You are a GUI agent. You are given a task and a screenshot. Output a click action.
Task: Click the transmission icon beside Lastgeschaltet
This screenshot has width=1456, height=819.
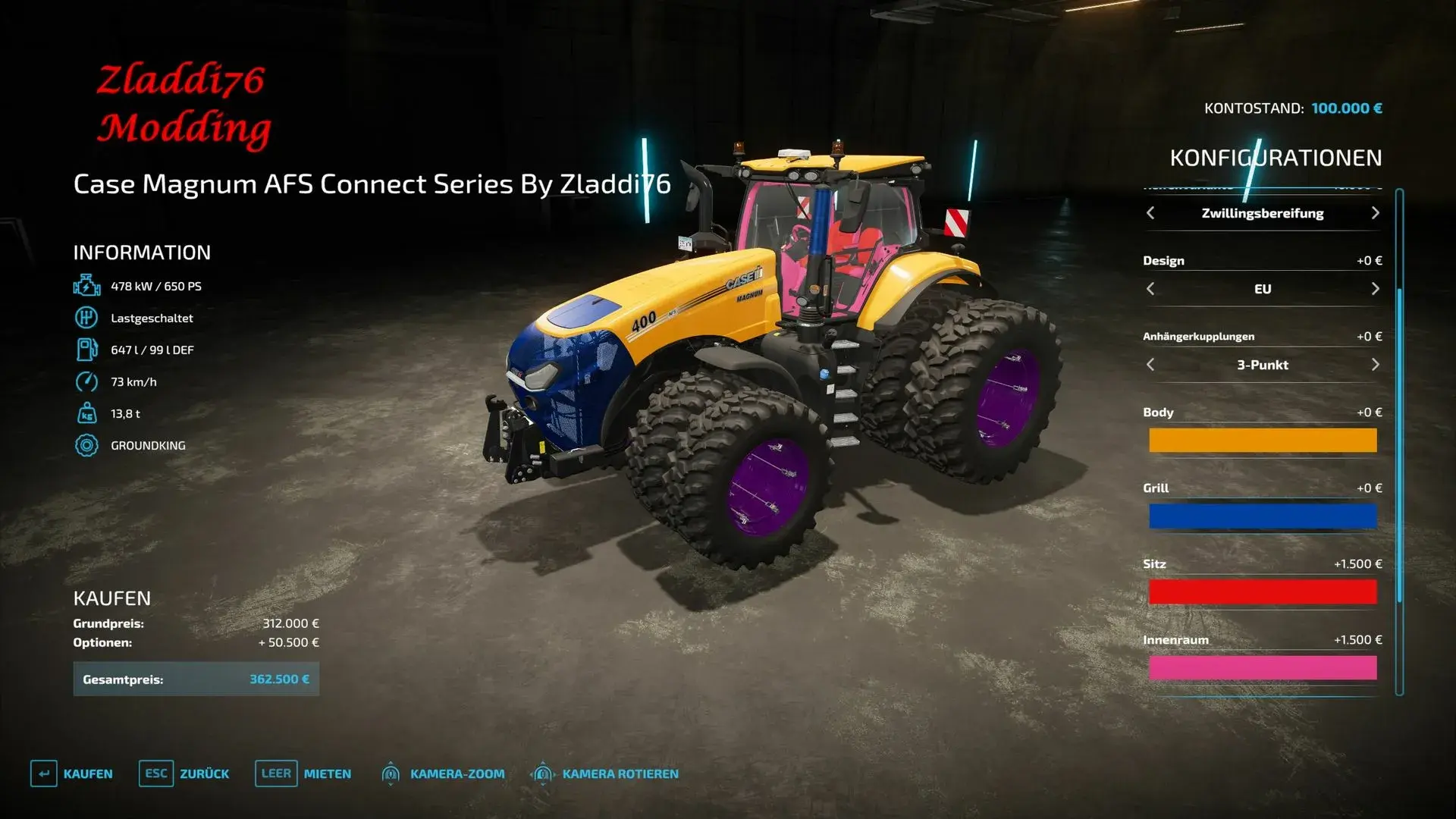(86, 318)
